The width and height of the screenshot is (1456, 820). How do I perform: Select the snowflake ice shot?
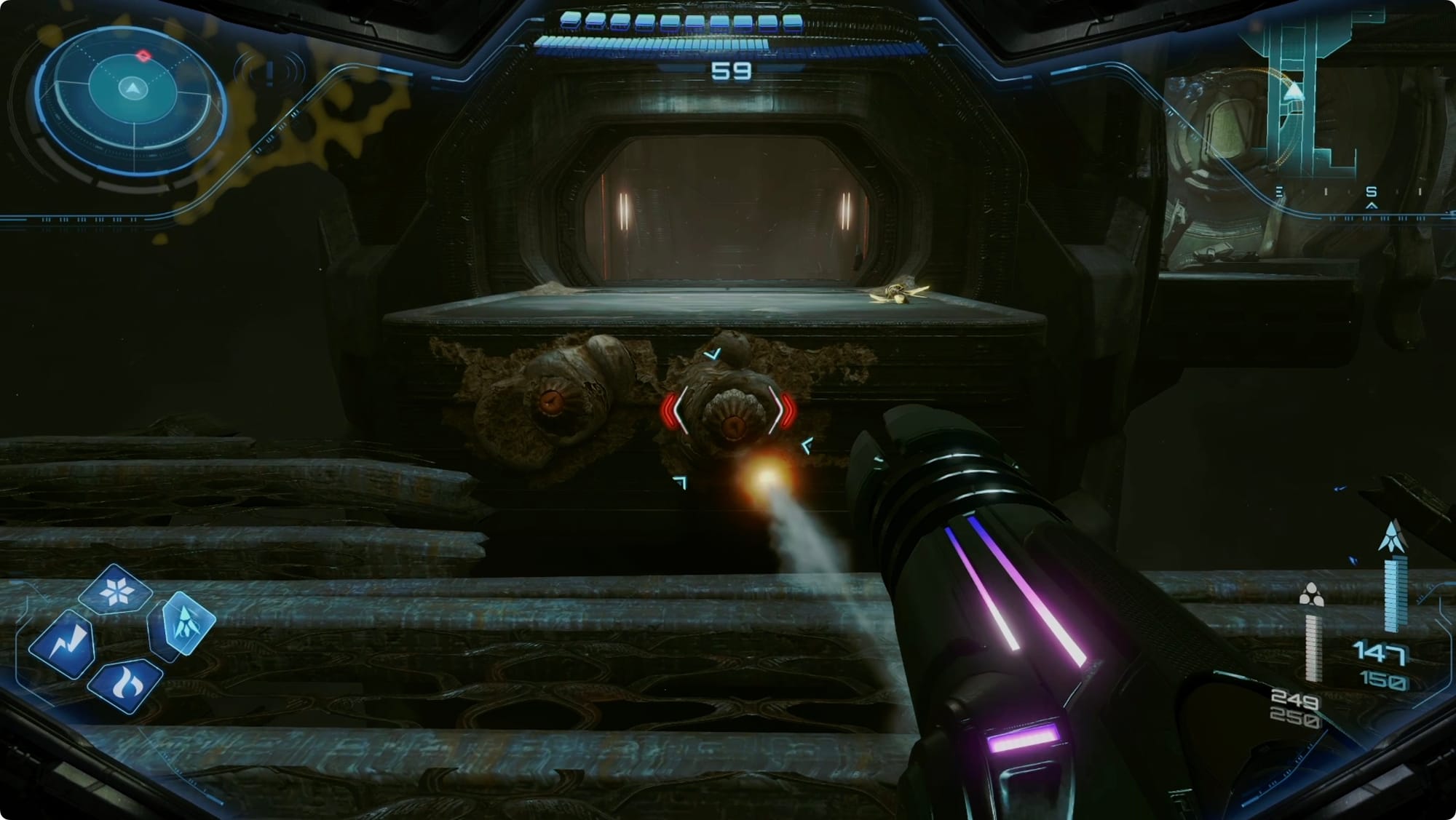[x=116, y=592]
